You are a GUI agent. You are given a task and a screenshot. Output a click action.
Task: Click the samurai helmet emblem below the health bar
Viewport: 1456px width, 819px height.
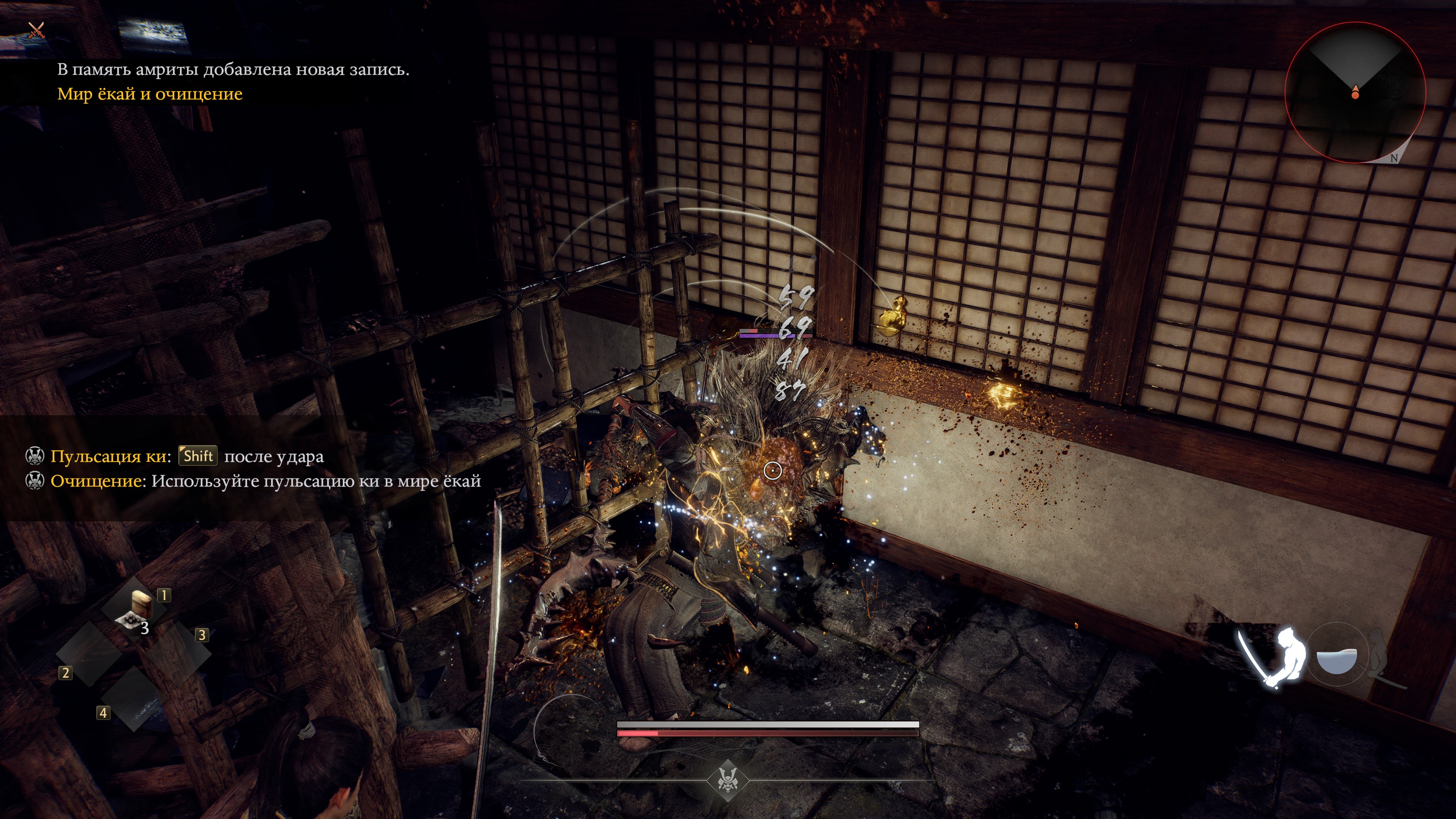(x=727, y=780)
